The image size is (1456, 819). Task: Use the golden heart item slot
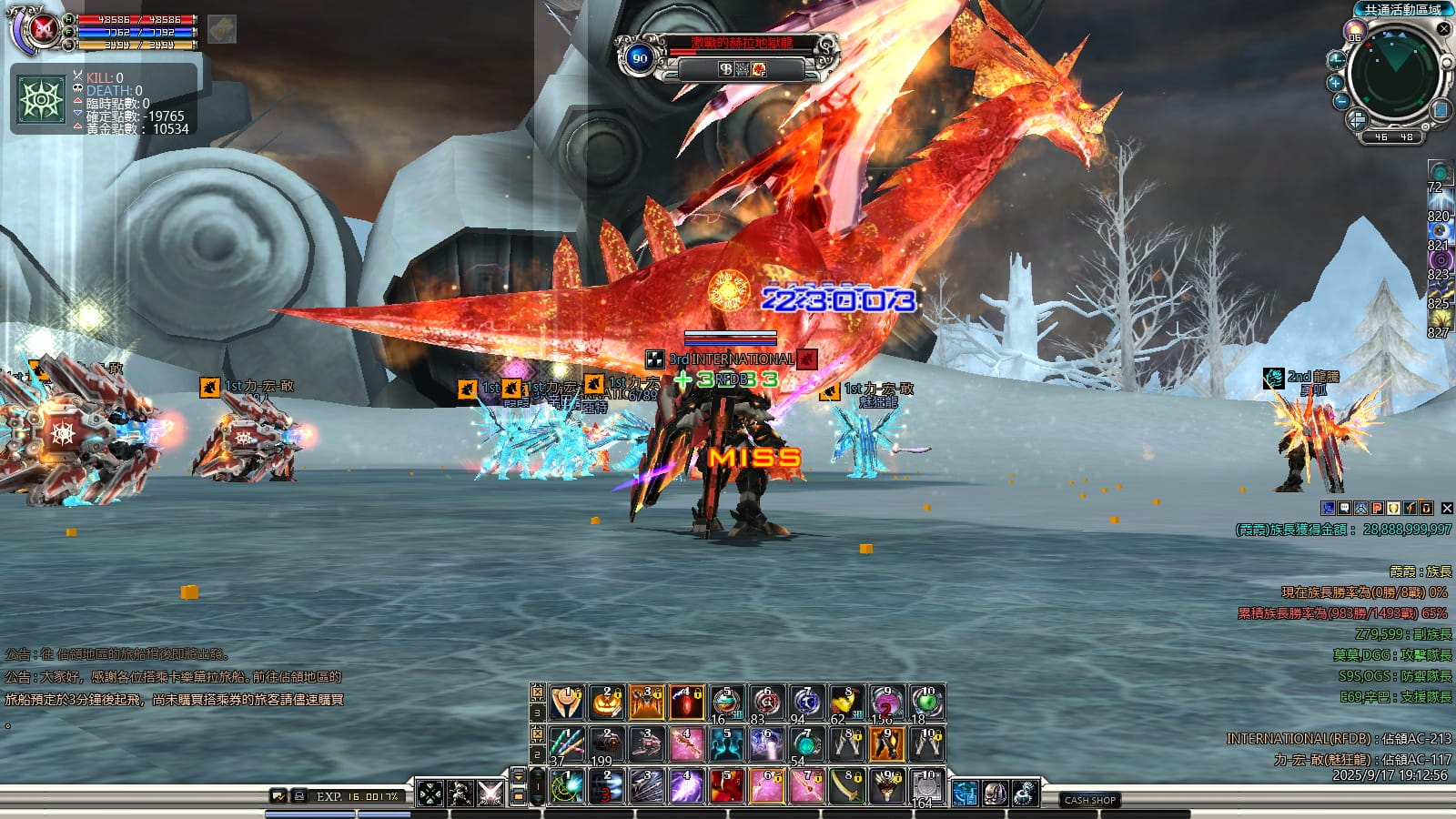coord(847,702)
